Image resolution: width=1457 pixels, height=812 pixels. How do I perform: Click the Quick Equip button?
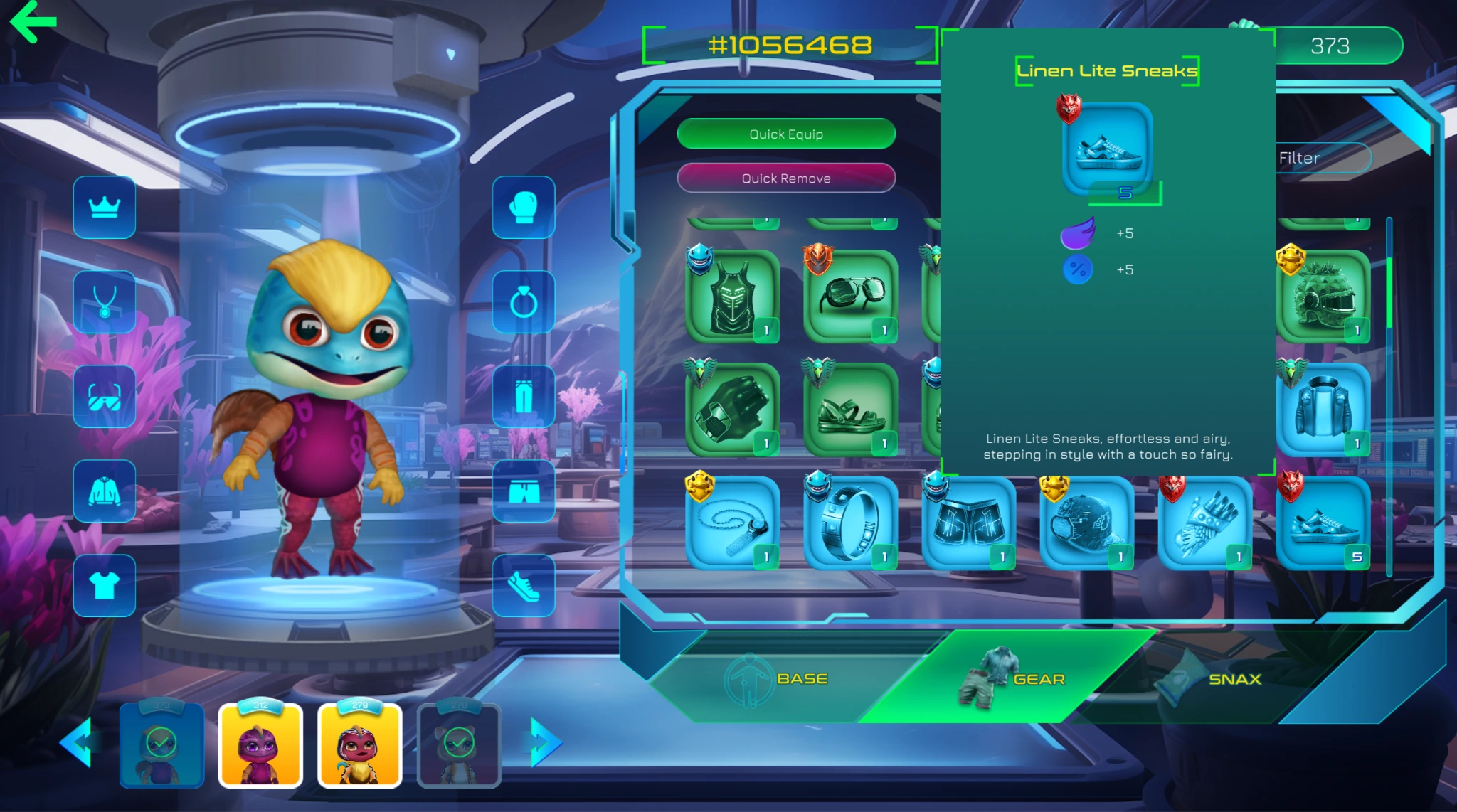point(786,134)
